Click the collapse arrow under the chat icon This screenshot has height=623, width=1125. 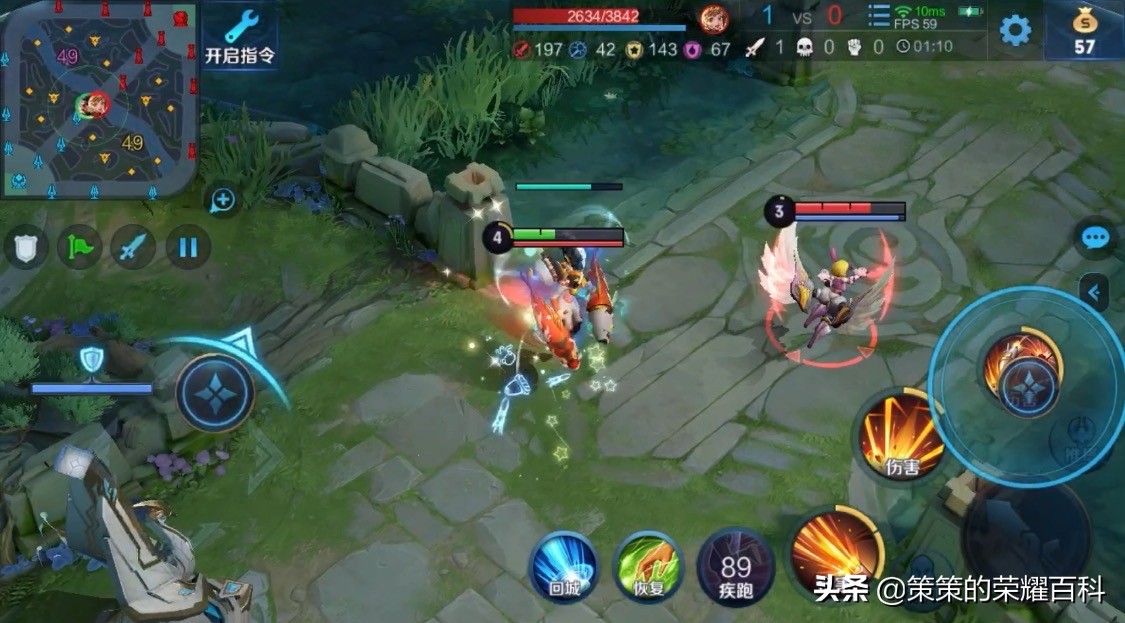tap(1095, 293)
